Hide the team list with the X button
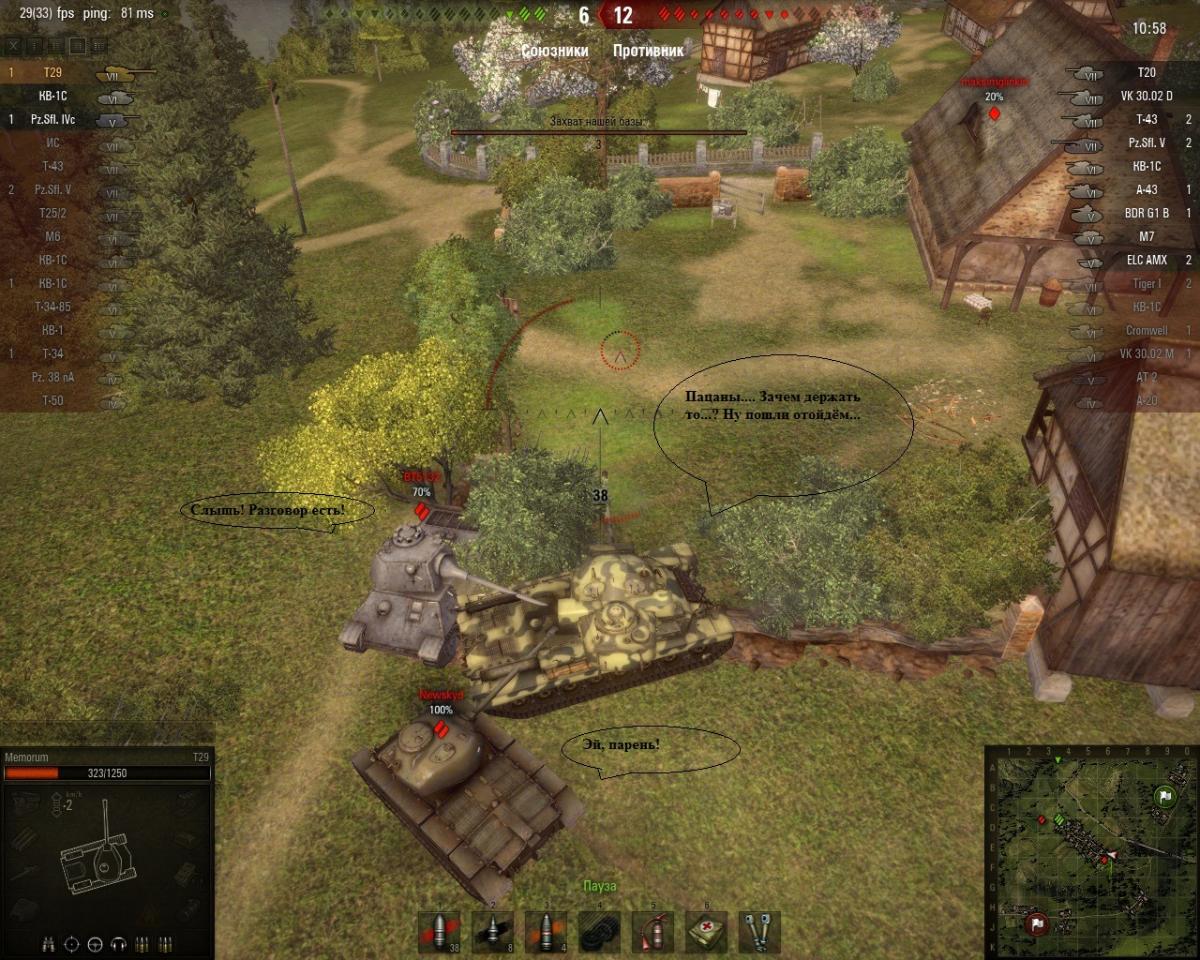The image size is (1200, 960). coord(13,46)
